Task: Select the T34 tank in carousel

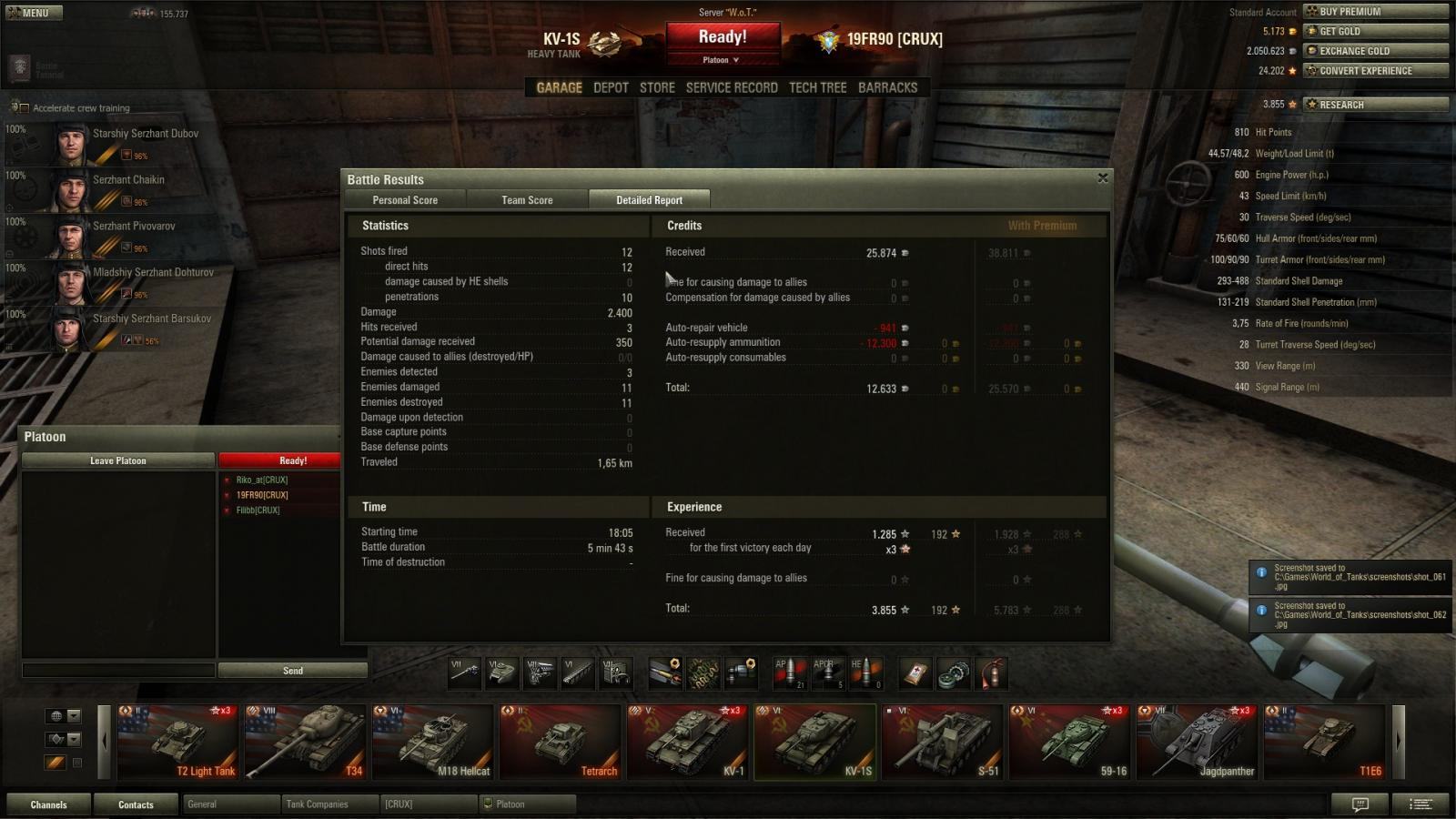Action: pyautogui.click(x=305, y=742)
